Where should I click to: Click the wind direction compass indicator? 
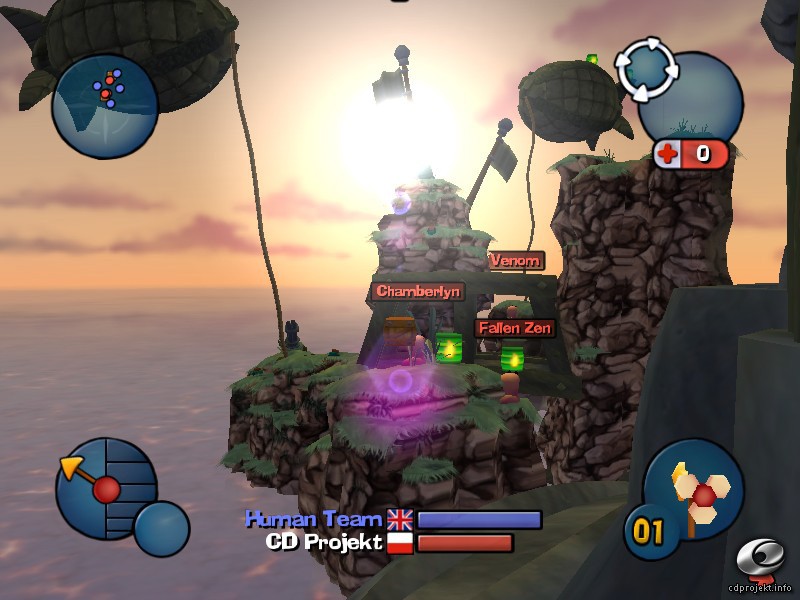[105, 489]
